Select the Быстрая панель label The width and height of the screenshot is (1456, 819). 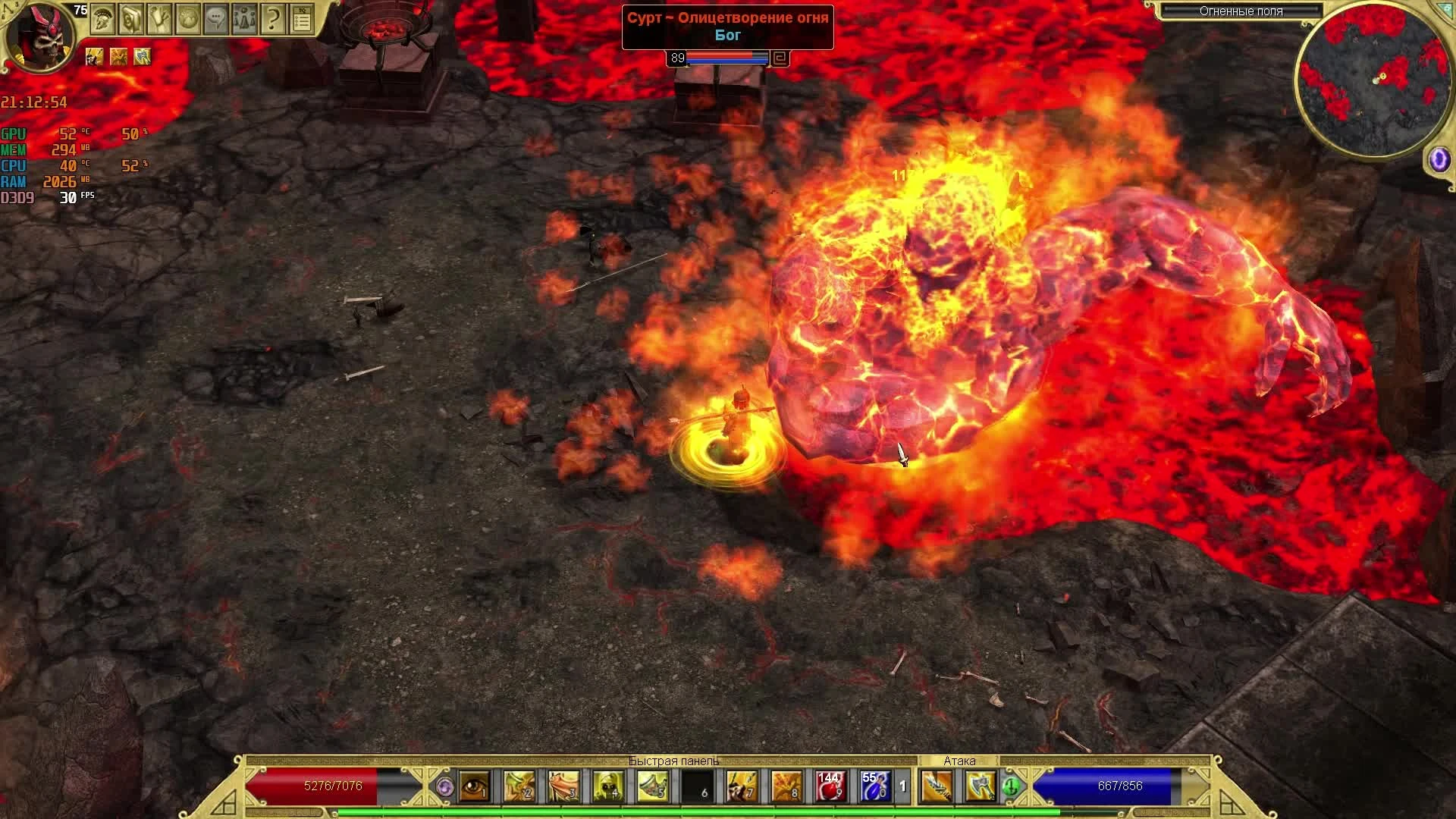[x=672, y=761]
